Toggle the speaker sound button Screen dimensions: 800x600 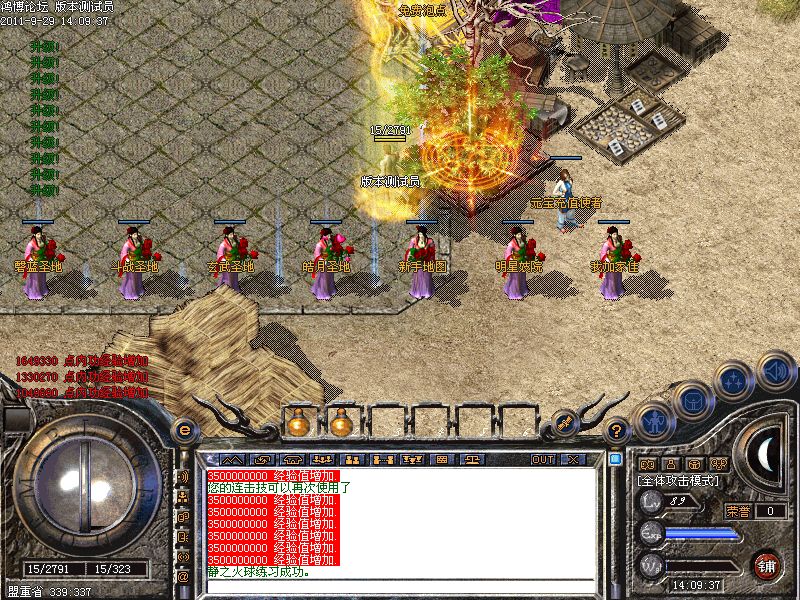click(x=776, y=369)
